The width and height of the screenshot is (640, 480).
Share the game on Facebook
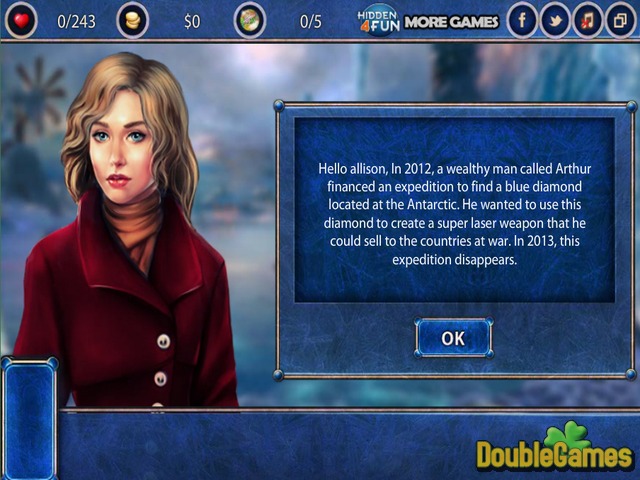[521, 20]
